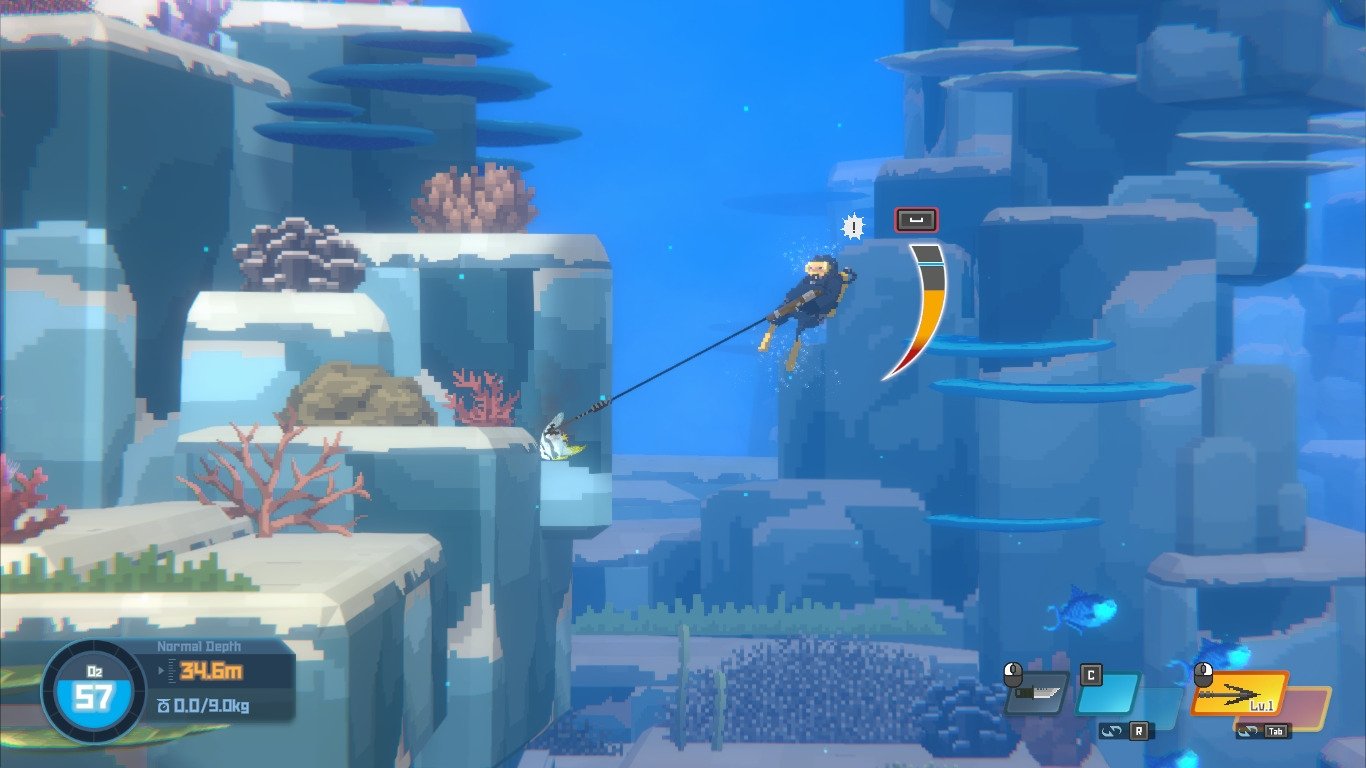Screen dimensions: 1366x768
Task: Select the diving knife weapon slot
Action: point(1037,692)
